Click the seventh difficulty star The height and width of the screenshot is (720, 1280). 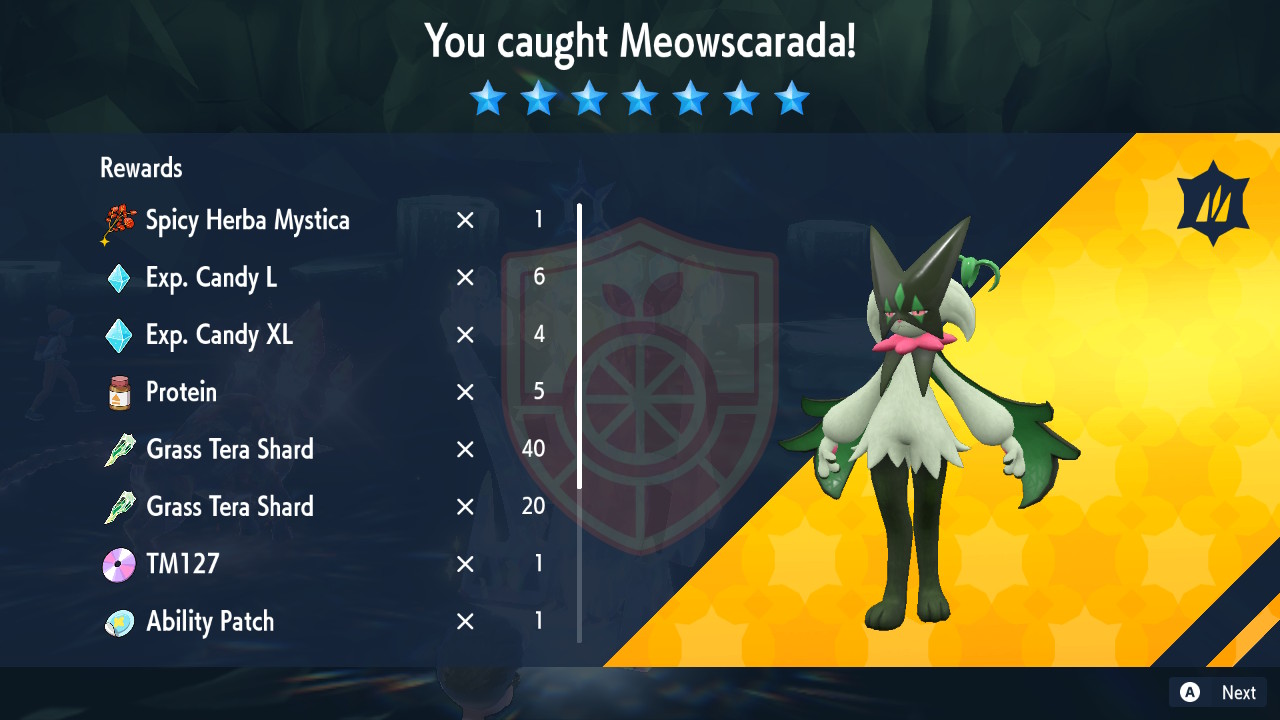(792, 98)
